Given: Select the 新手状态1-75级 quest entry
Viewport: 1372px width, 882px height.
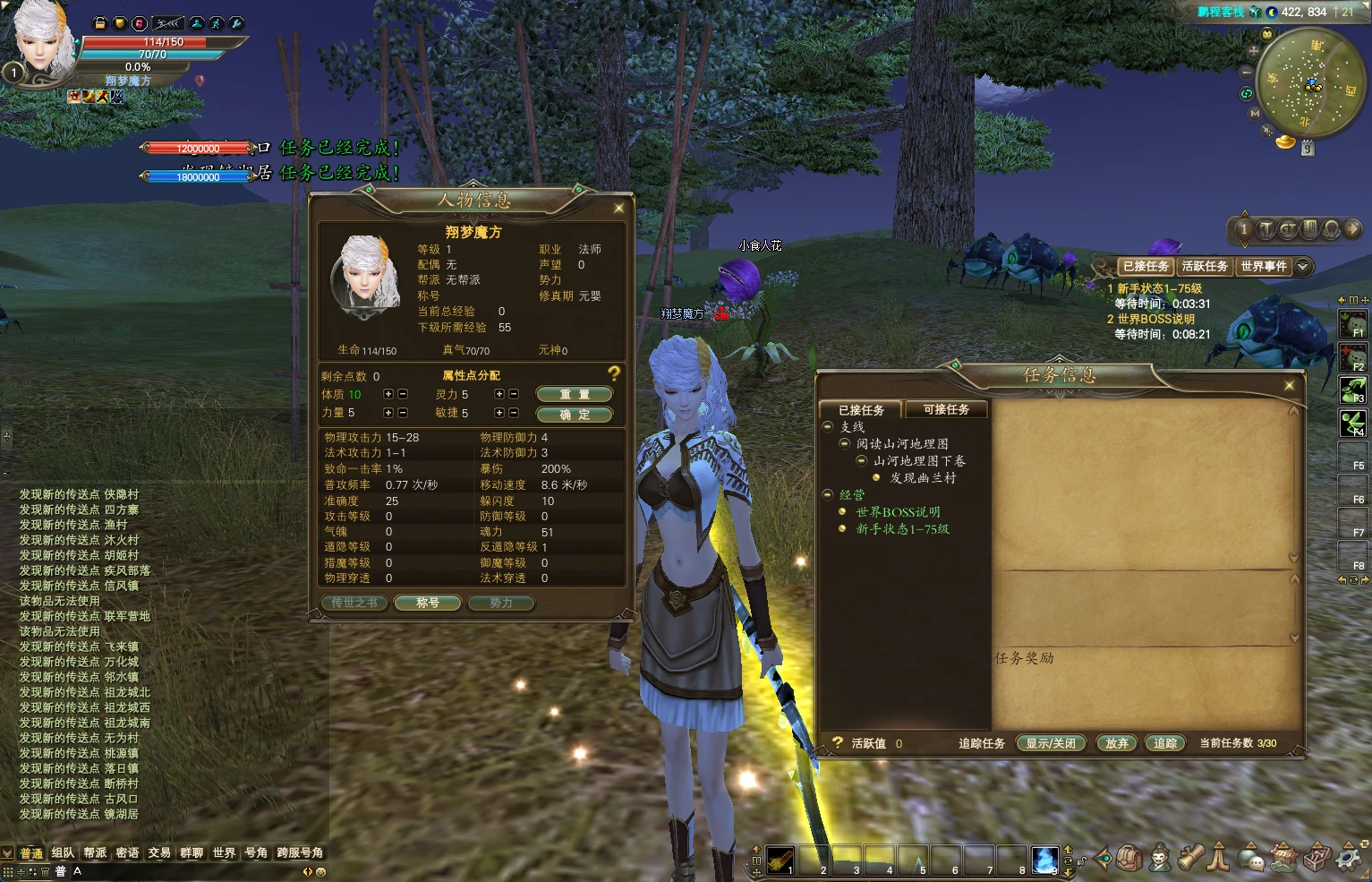Looking at the screenshot, I should coord(902,529).
